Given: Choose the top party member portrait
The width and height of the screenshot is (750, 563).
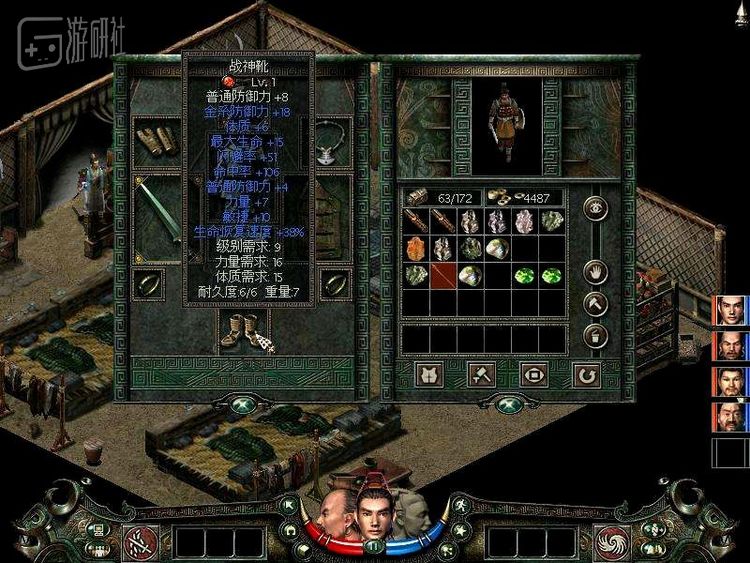Looking at the screenshot, I should 731,311.
